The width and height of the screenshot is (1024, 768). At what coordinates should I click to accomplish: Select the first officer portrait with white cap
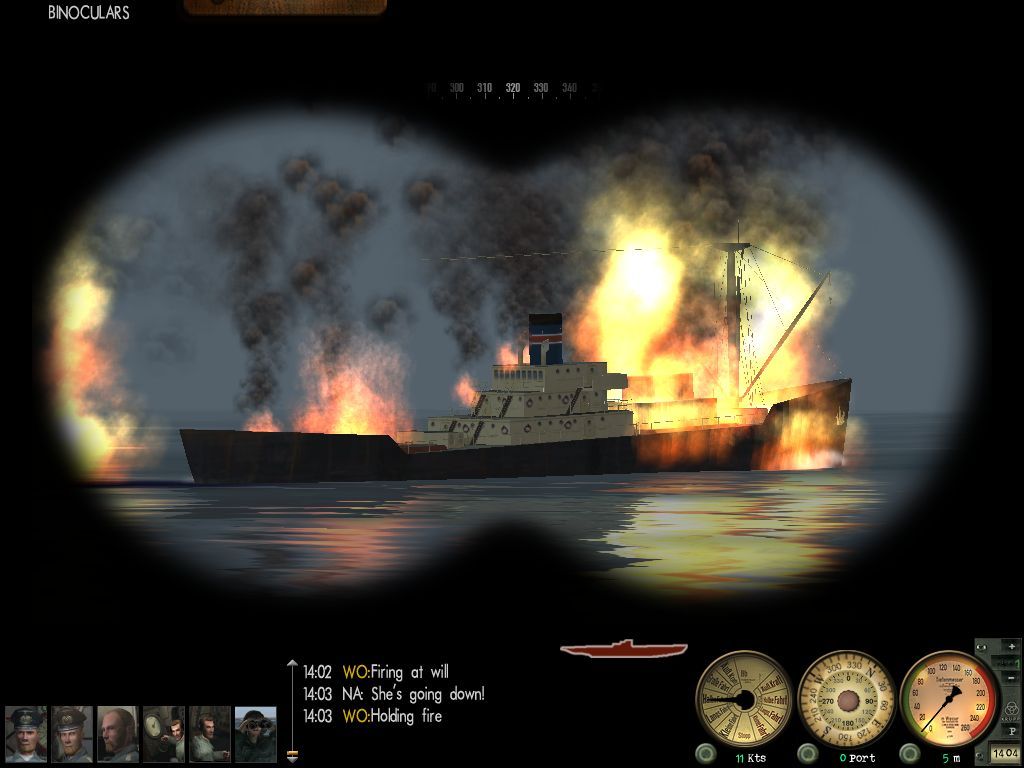click(26, 734)
